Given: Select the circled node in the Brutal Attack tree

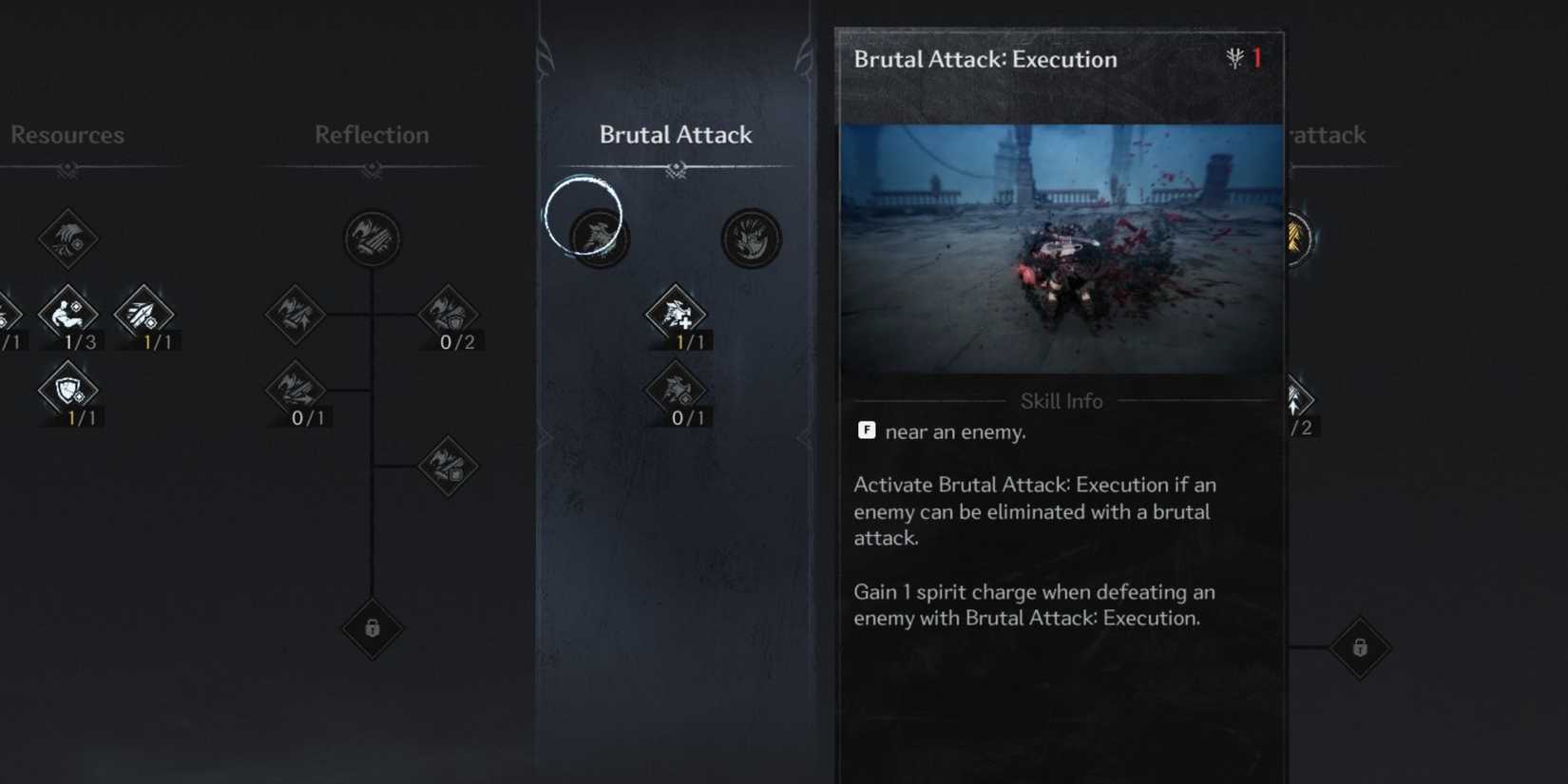Looking at the screenshot, I should [x=595, y=238].
